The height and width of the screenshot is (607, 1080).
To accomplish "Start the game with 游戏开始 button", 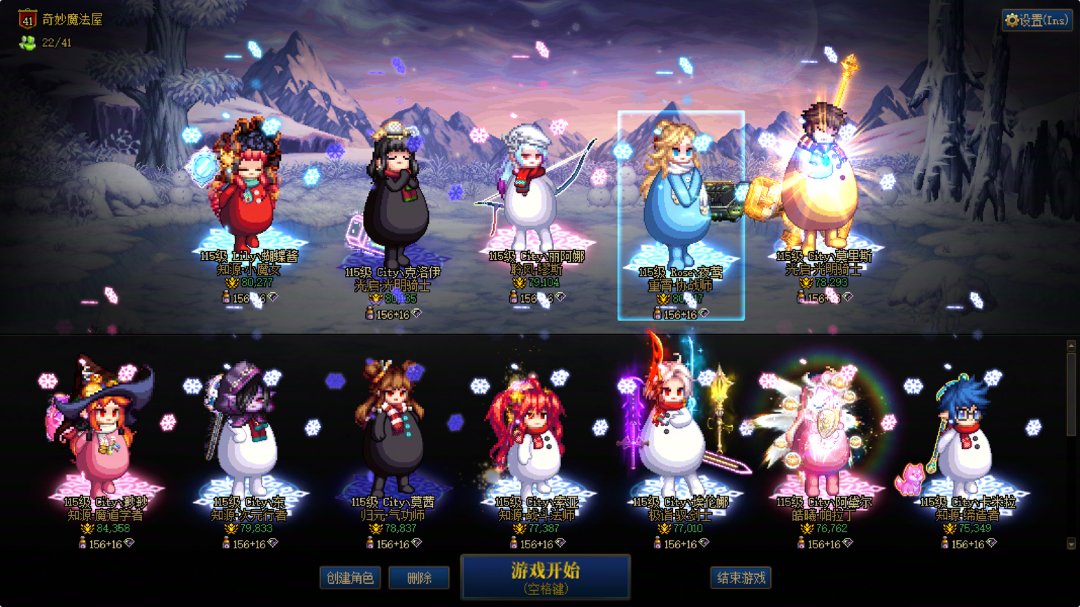I will click(545, 577).
